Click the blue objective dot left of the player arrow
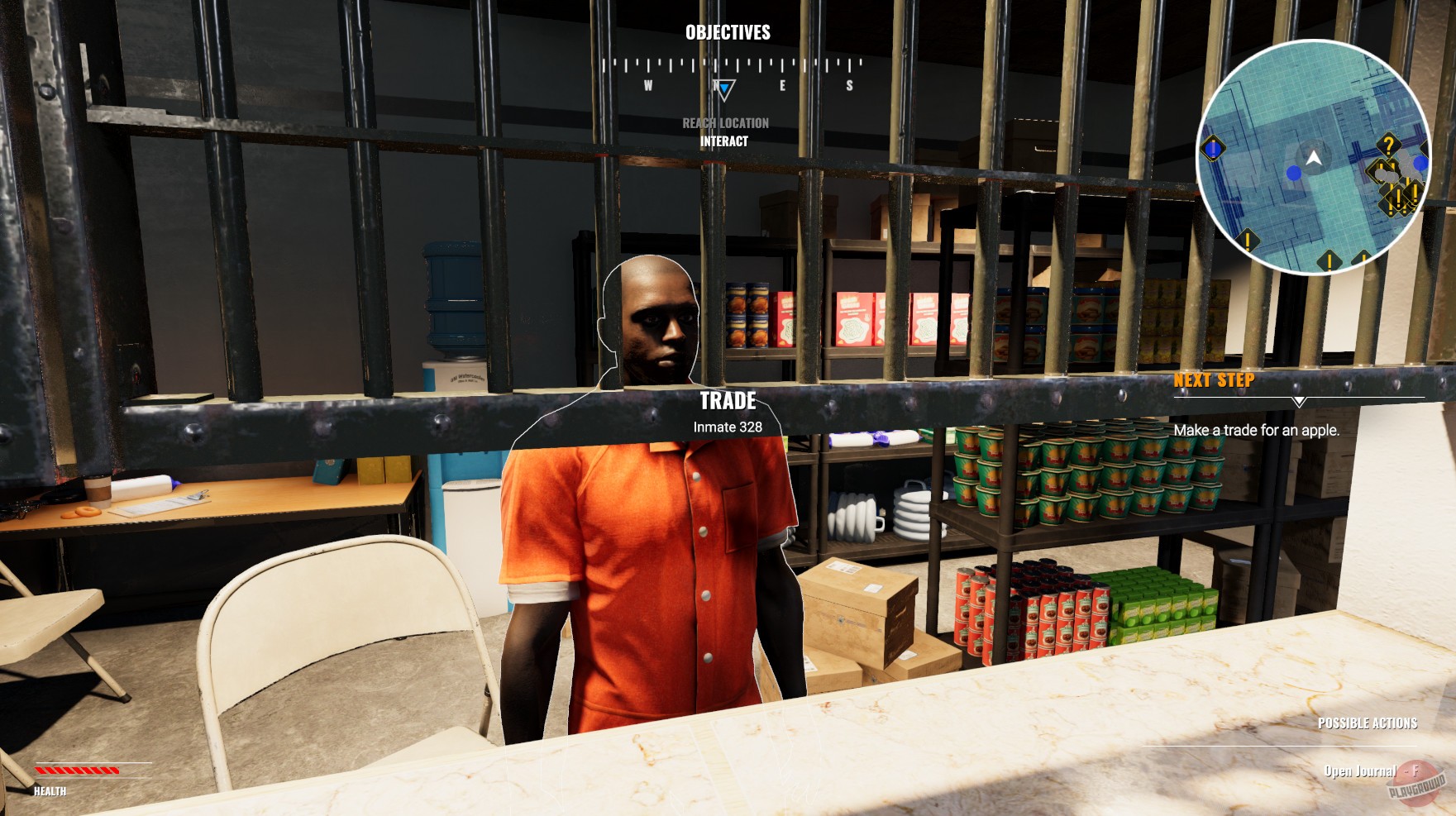Image resolution: width=1456 pixels, height=816 pixels. (x=1293, y=174)
